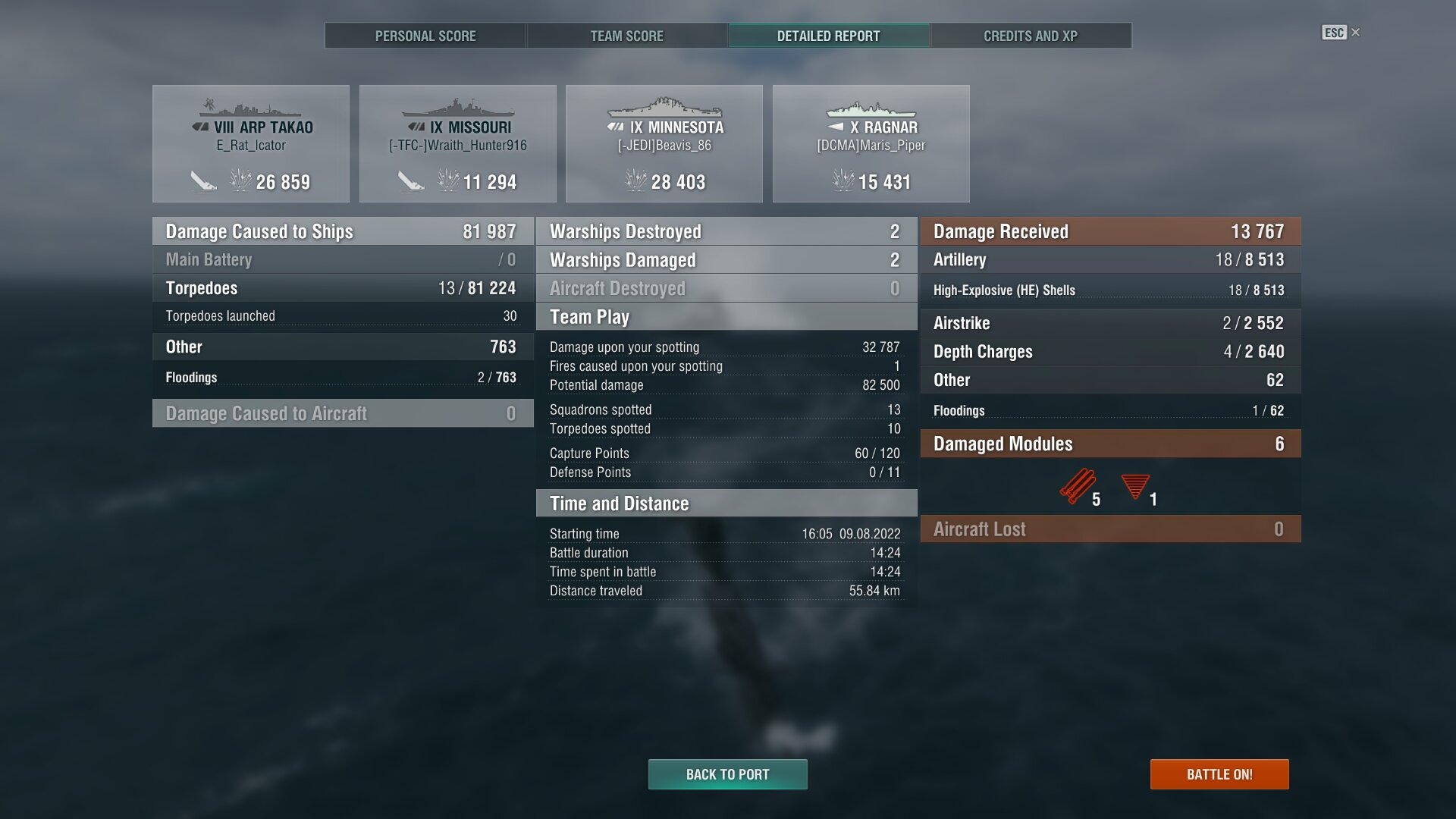
Task: Open the Team Score tab
Action: tap(626, 36)
